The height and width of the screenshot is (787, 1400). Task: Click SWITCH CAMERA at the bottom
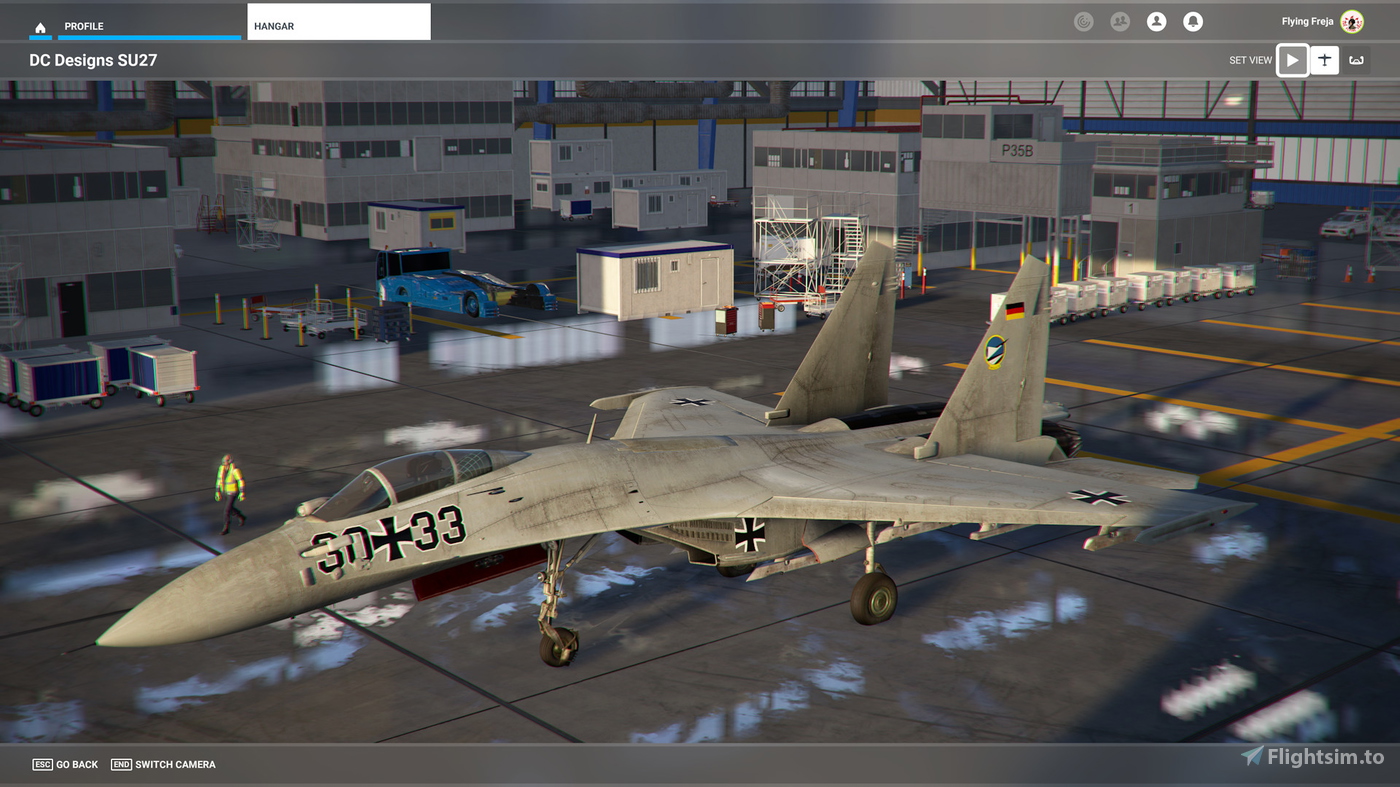click(178, 764)
